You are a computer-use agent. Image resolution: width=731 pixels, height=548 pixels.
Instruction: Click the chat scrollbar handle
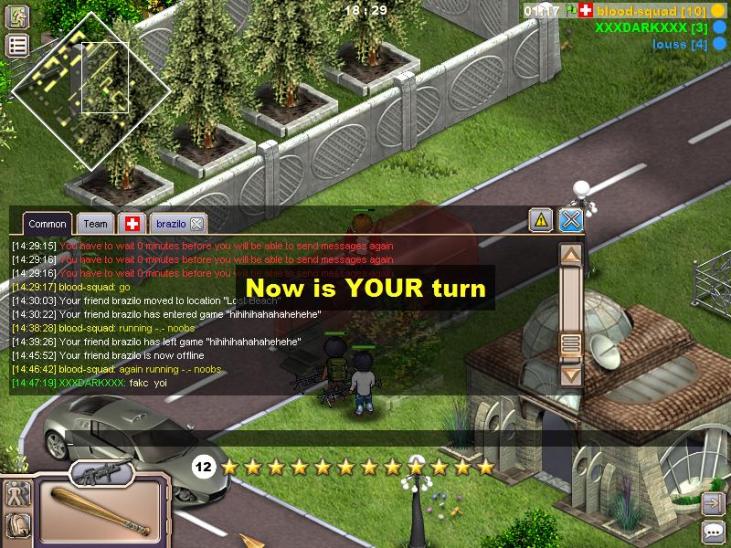[571, 346]
